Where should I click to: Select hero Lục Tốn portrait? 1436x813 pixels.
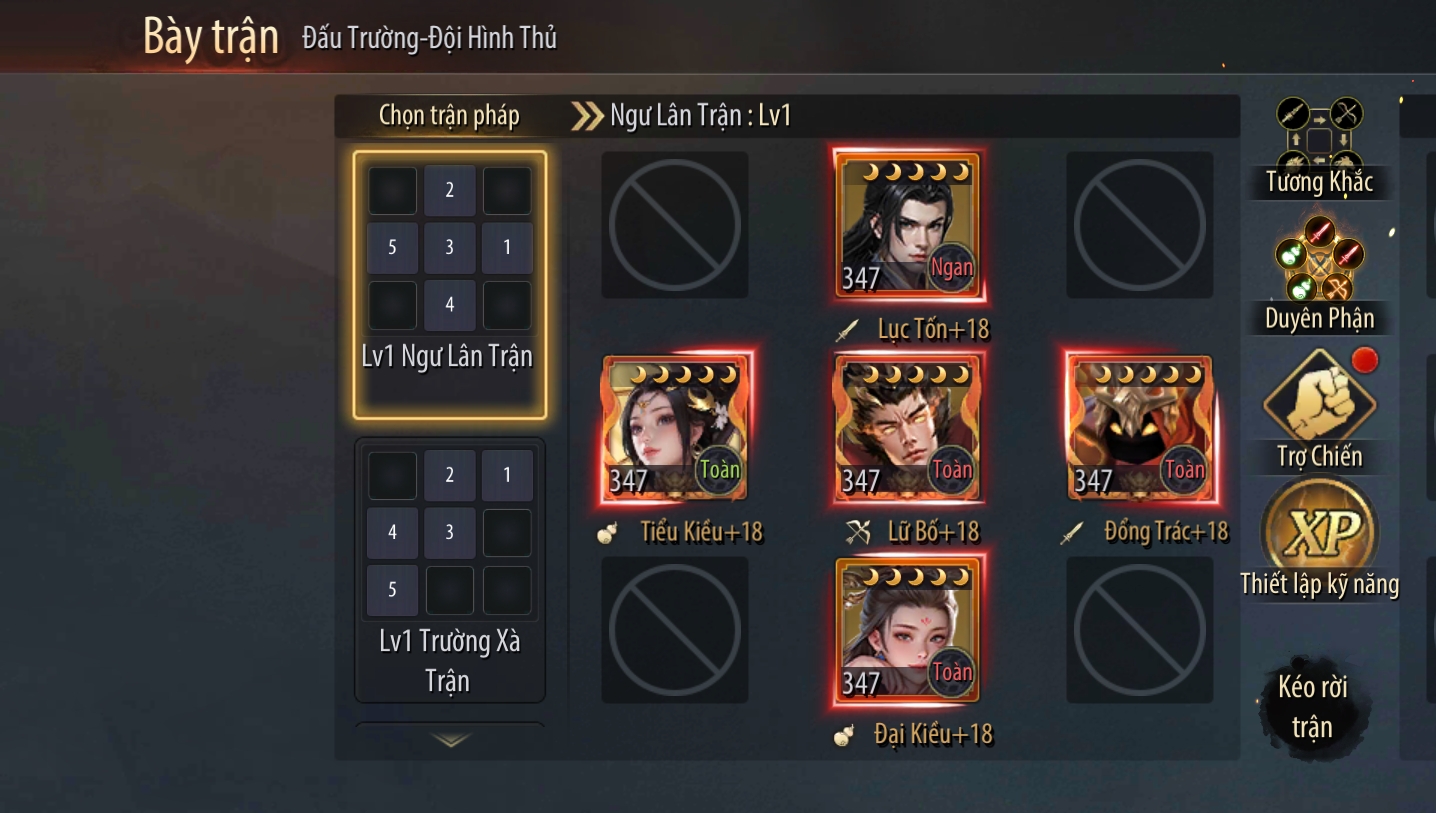tap(908, 225)
